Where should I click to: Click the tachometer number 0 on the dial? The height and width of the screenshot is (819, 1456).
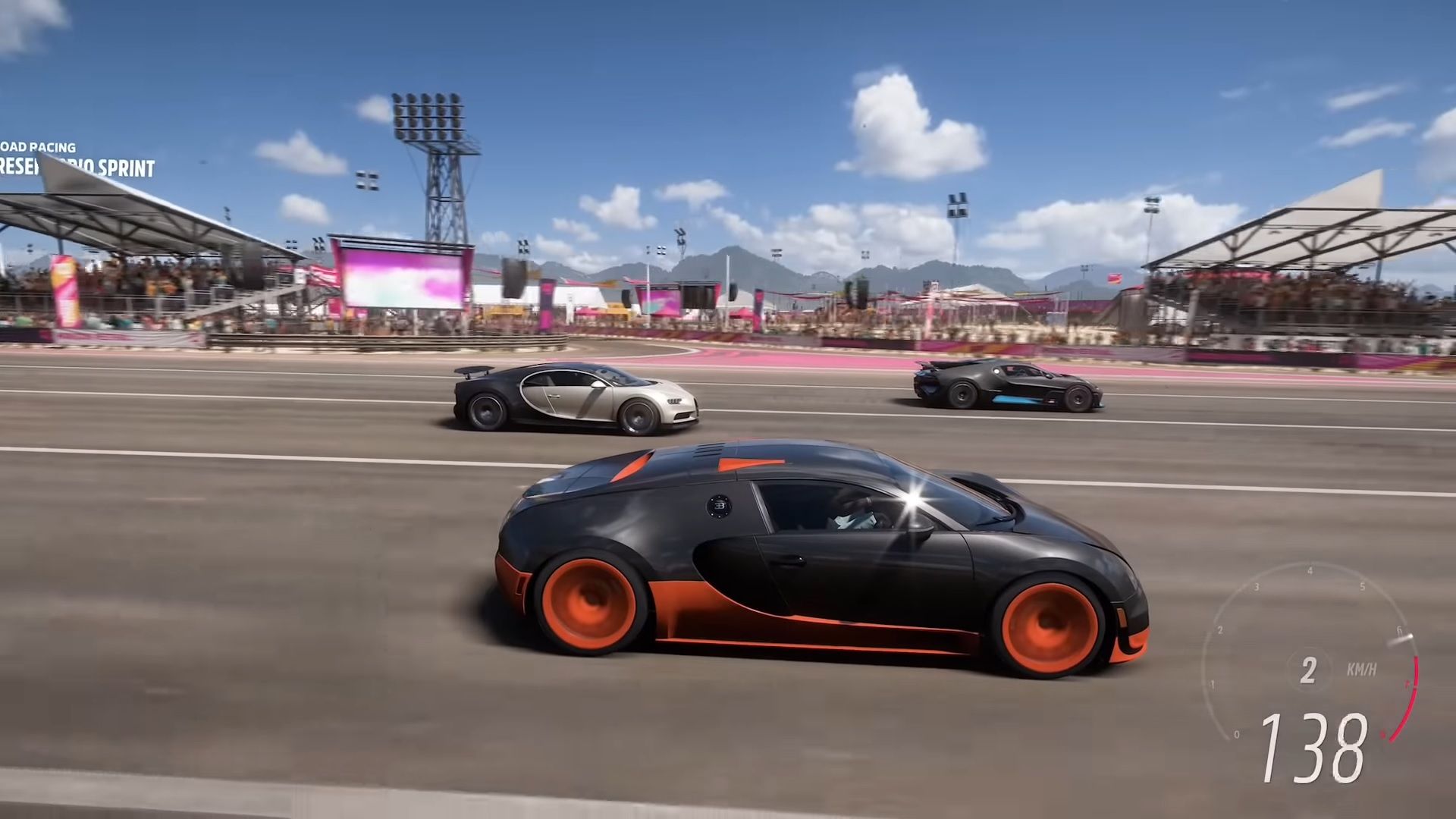click(1236, 733)
